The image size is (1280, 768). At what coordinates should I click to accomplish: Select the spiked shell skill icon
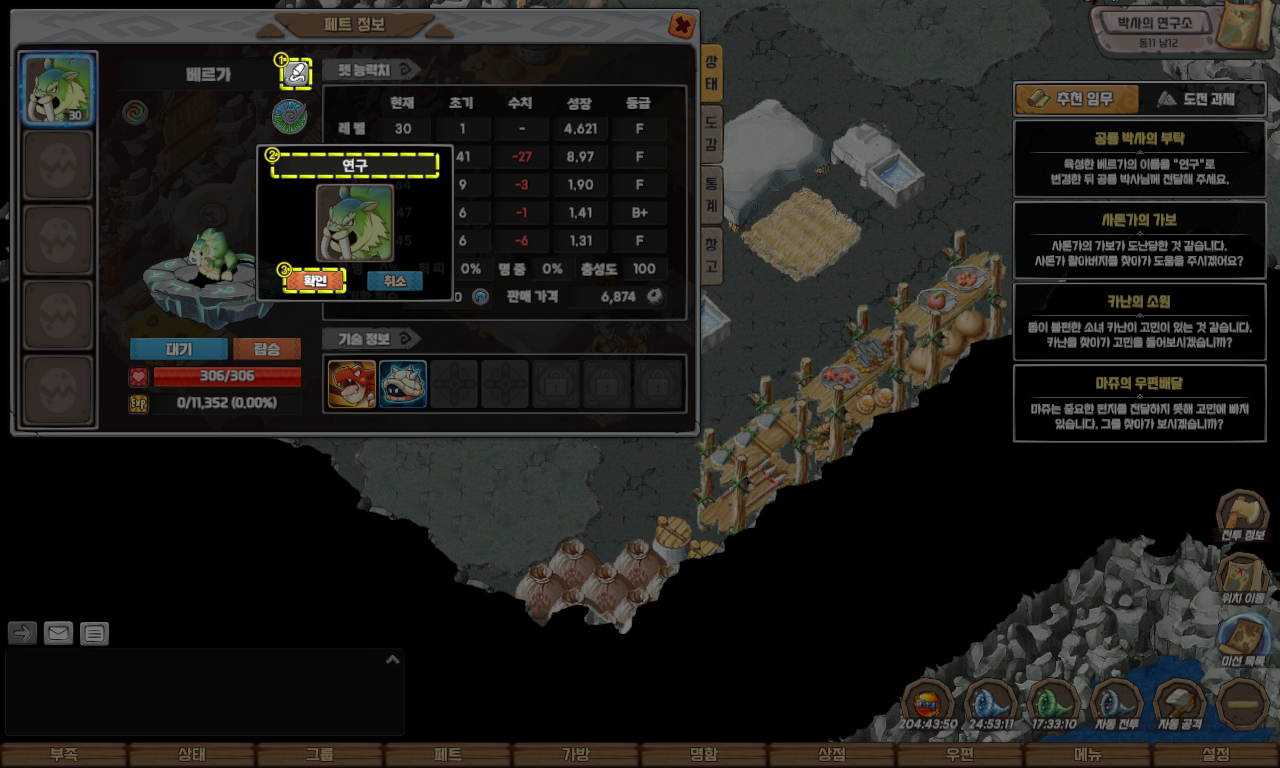coord(403,384)
